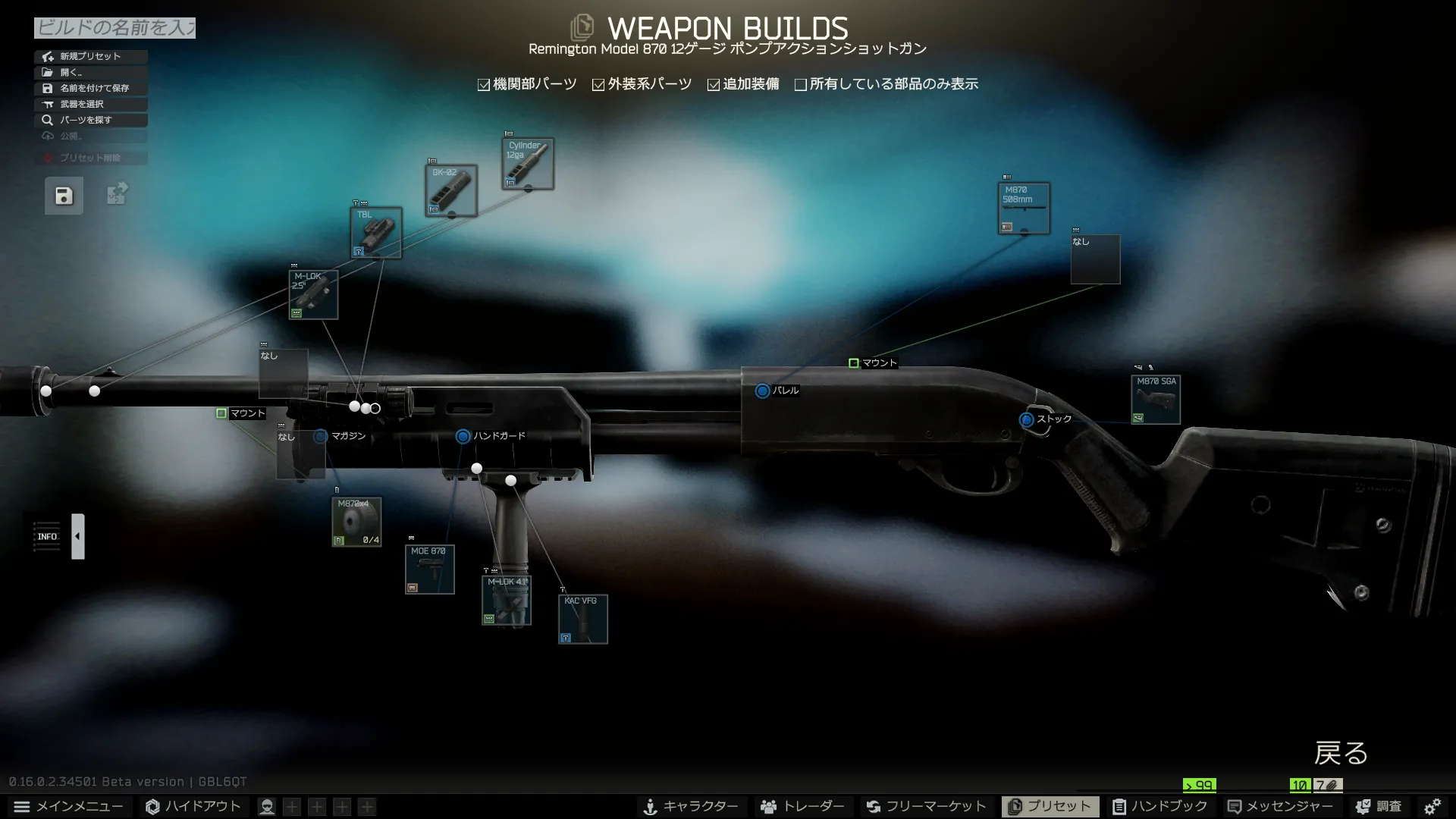1456x819 pixels.
Task: Expand the INFO side panel arrow
Action: pos(77,536)
